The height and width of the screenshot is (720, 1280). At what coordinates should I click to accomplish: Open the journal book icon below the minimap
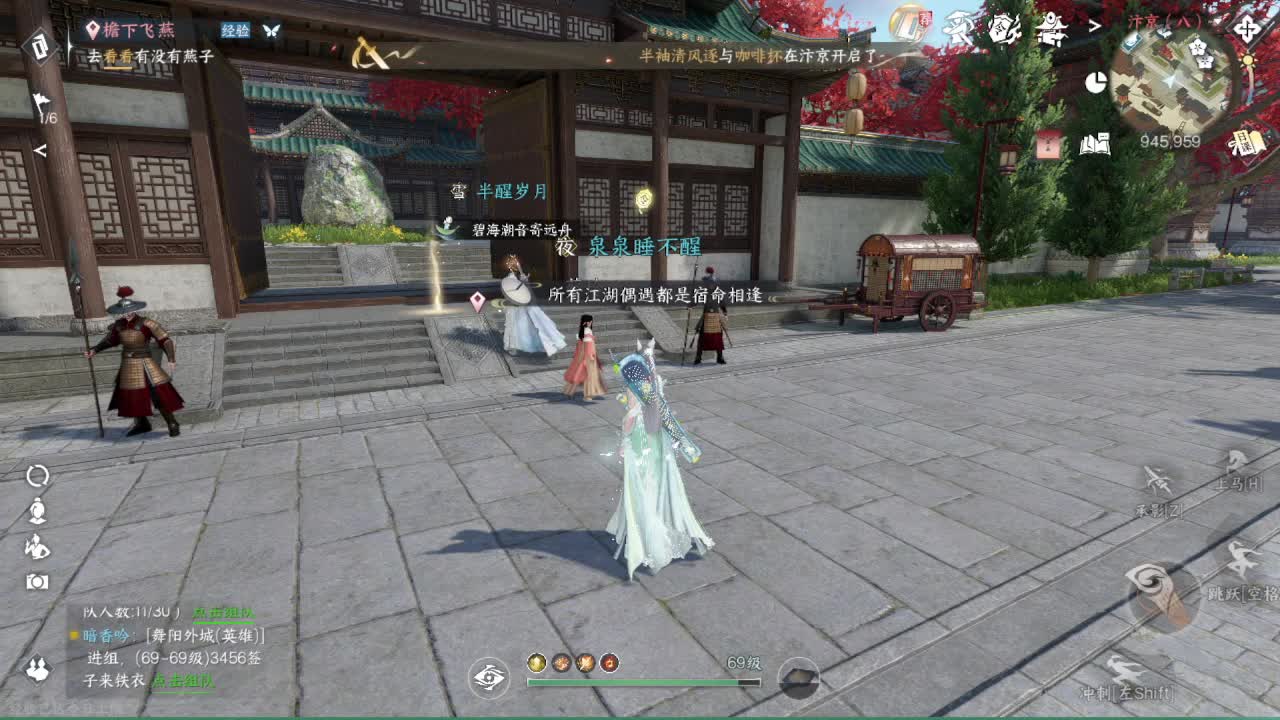[1095, 142]
